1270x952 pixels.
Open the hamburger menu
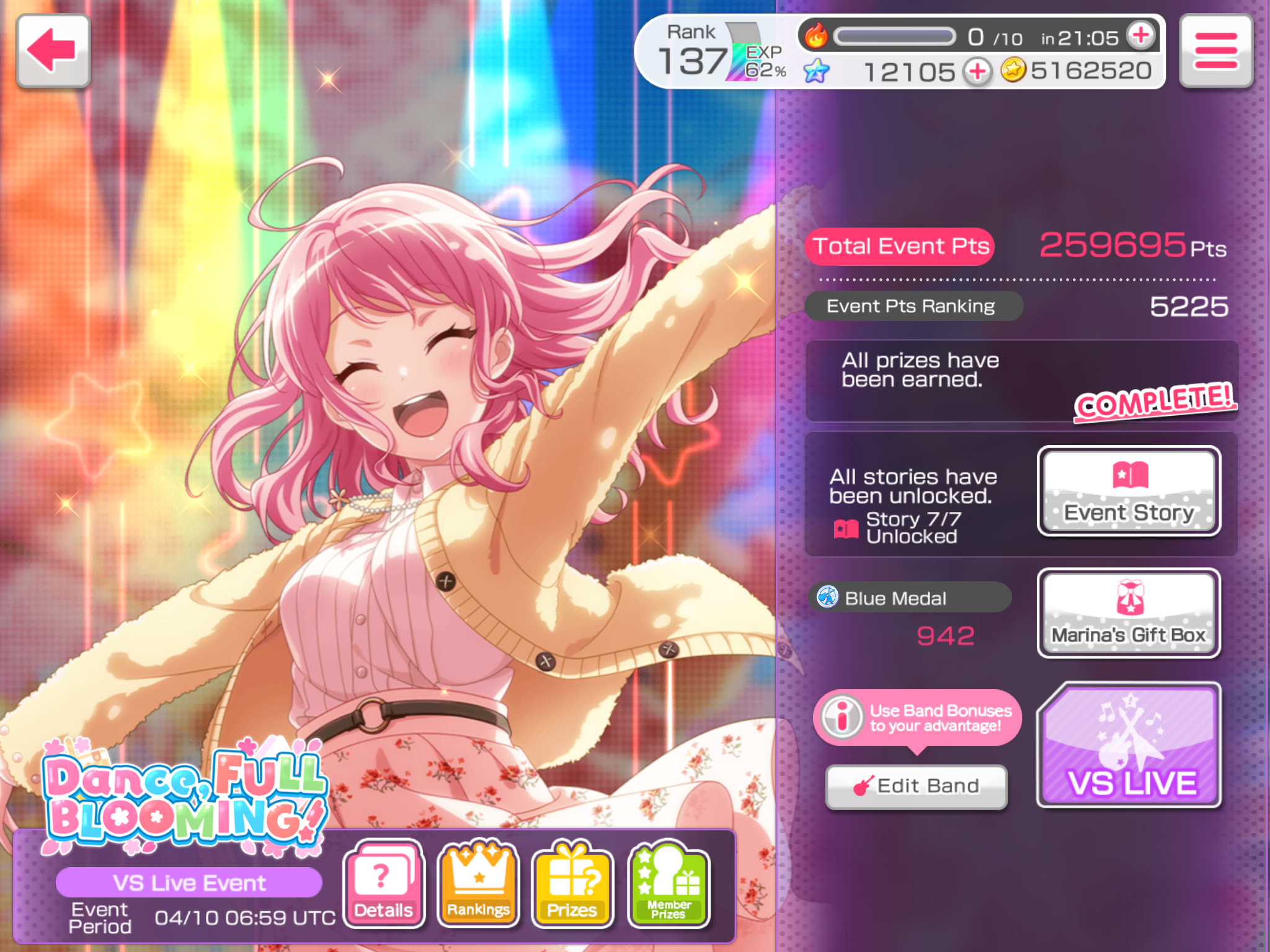[x=1215, y=51]
